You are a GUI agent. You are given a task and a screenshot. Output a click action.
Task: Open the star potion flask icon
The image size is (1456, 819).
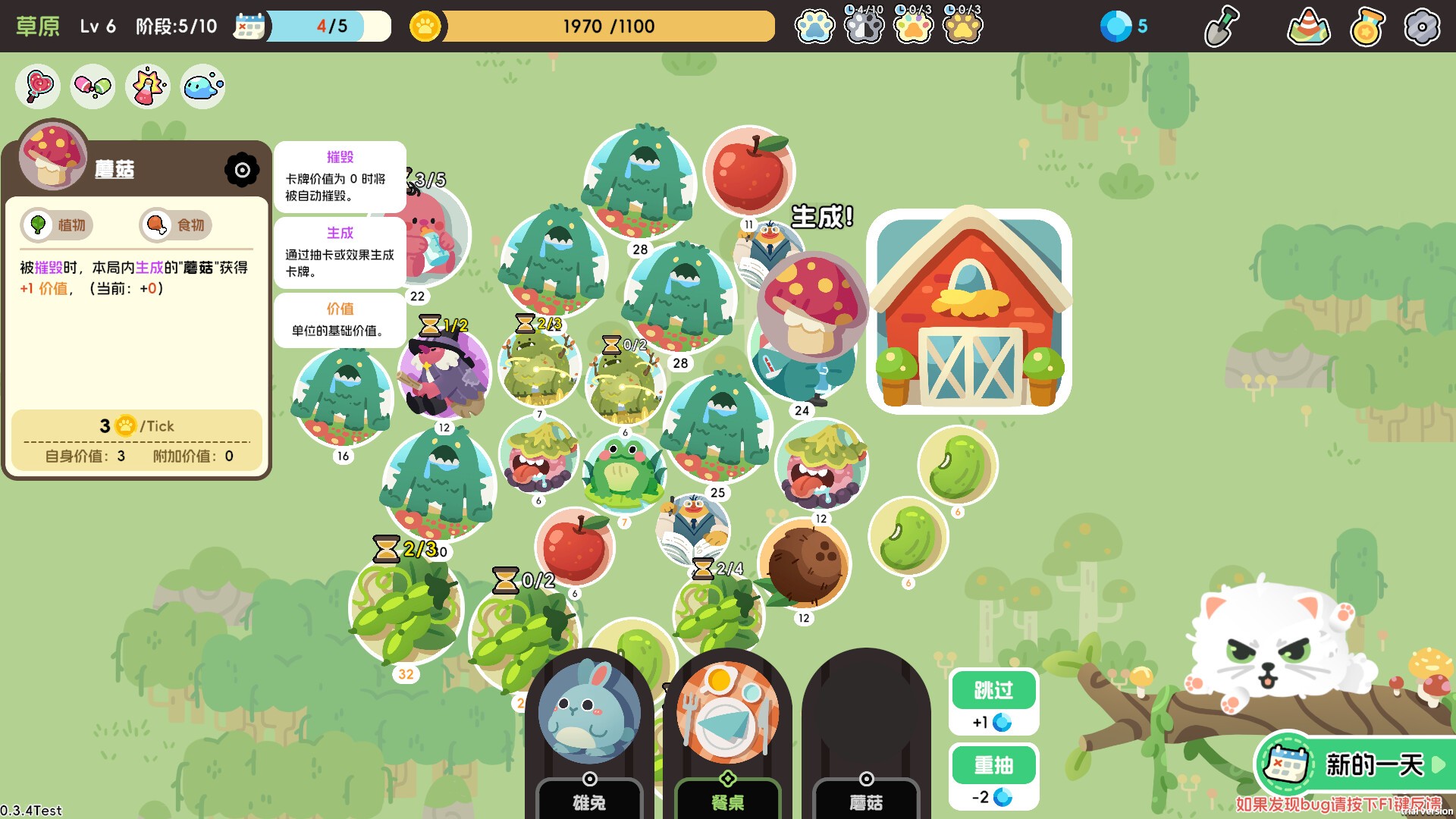click(148, 86)
